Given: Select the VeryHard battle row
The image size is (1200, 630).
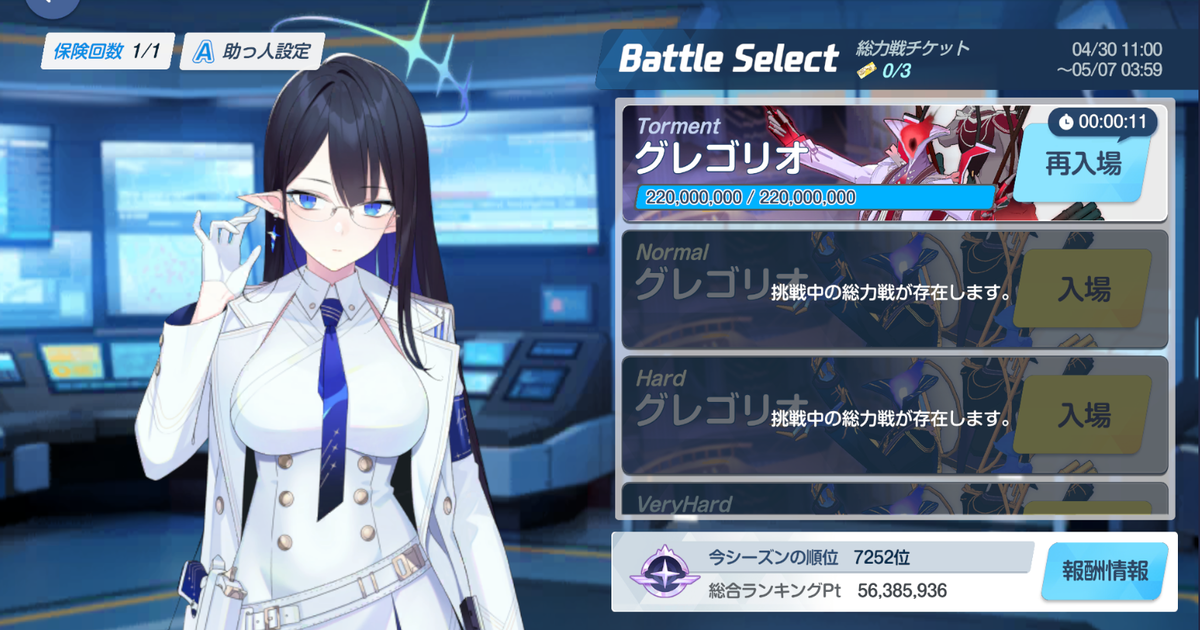Looking at the screenshot, I should [x=810, y=500].
